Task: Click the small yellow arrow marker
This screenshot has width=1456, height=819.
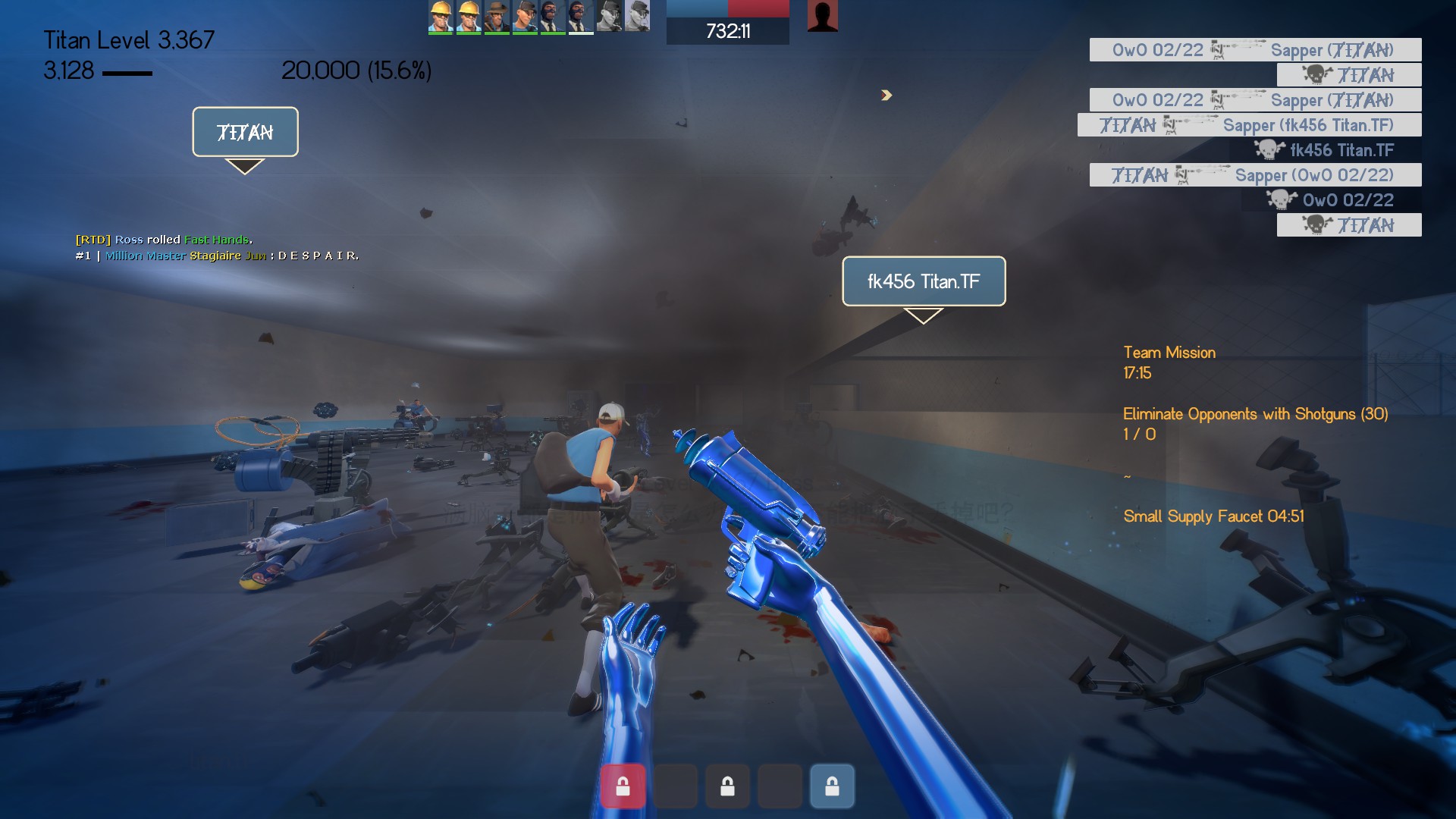Action: coord(886,95)
